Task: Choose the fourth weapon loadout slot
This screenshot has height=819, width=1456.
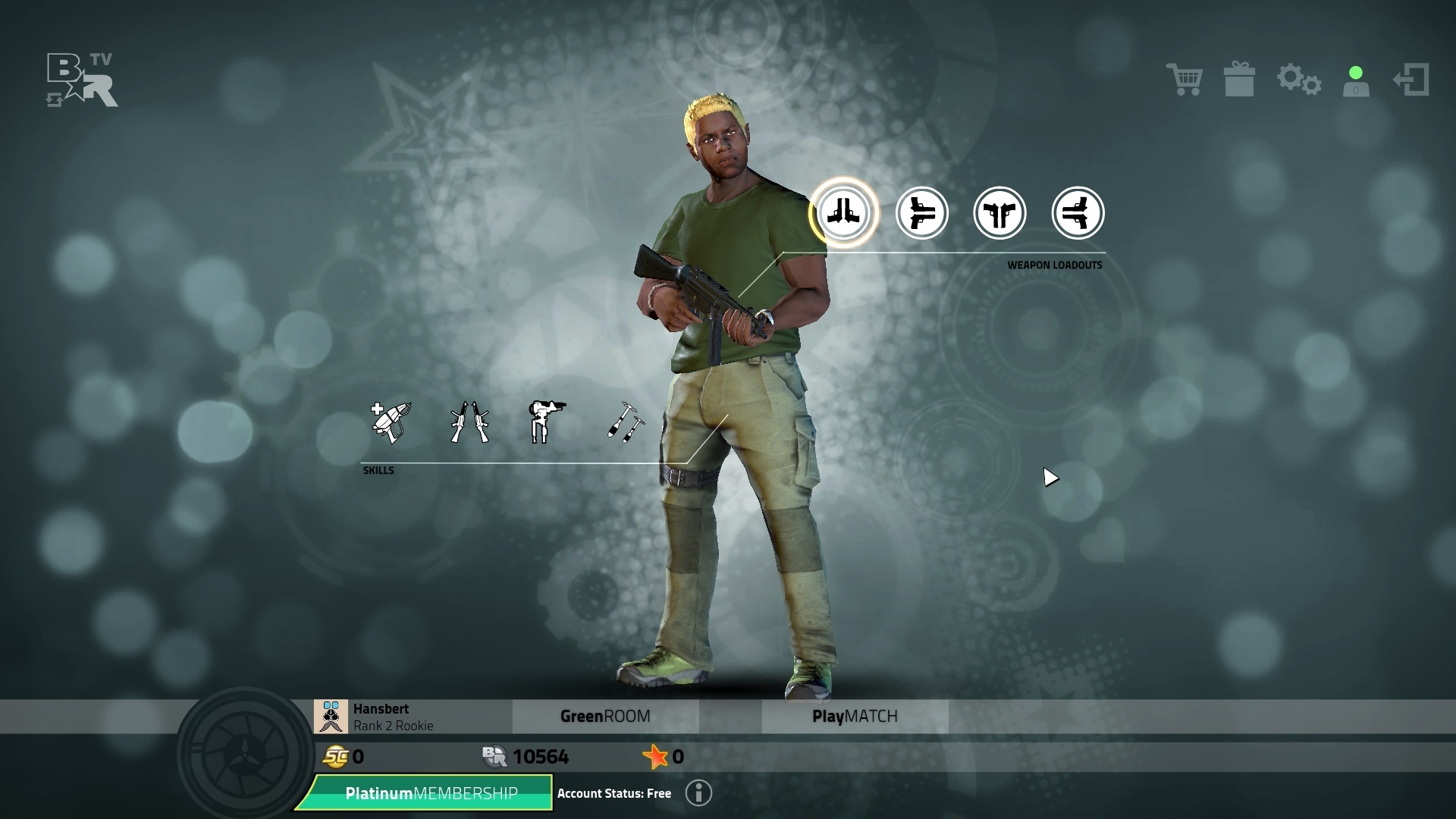Action: tap(1078, 213)
